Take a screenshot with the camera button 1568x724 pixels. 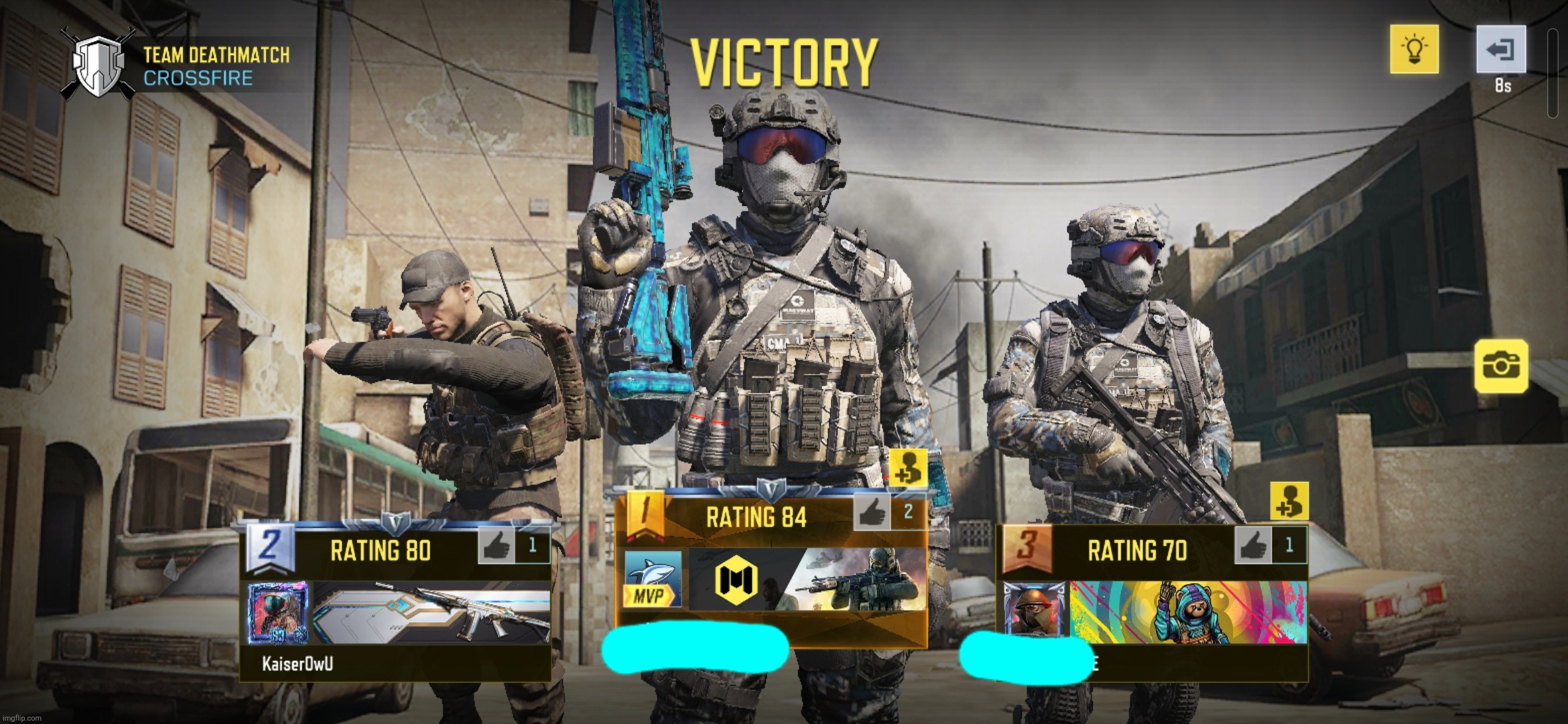coord(1501,366)
